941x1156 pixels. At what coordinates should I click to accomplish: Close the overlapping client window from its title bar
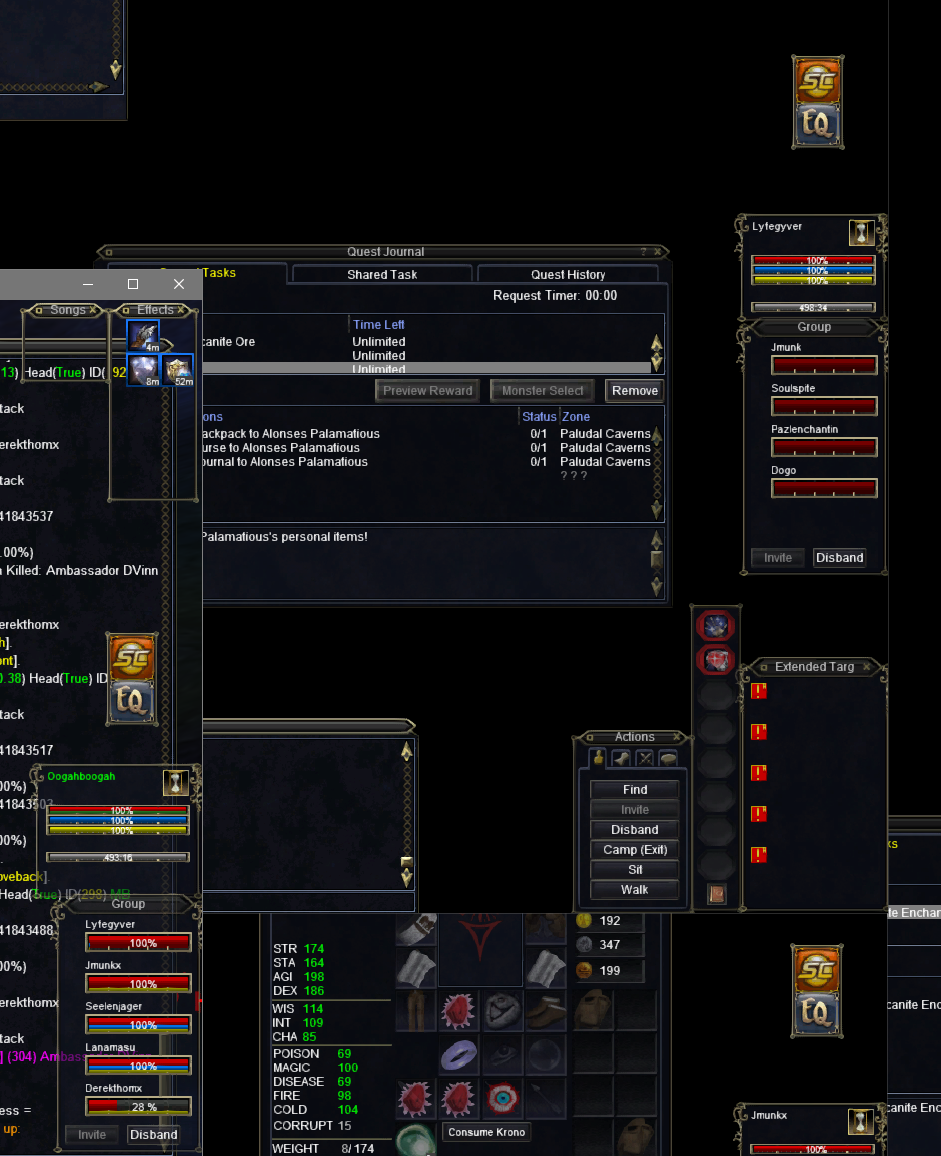point(179,284)
